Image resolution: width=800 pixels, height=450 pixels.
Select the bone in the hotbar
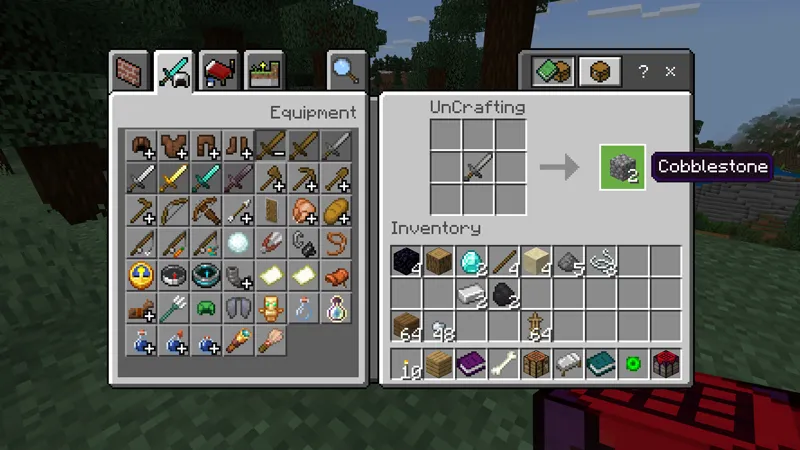tap(502, 364)
